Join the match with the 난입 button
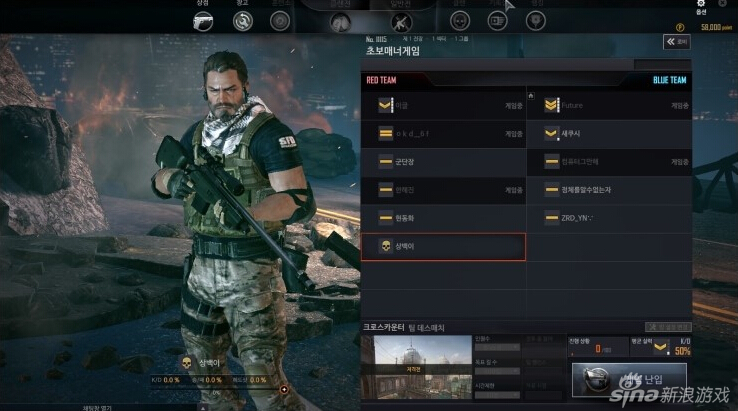Image resolution: width=738 pixels, height=411 pixels. click(x=630, y=380)
